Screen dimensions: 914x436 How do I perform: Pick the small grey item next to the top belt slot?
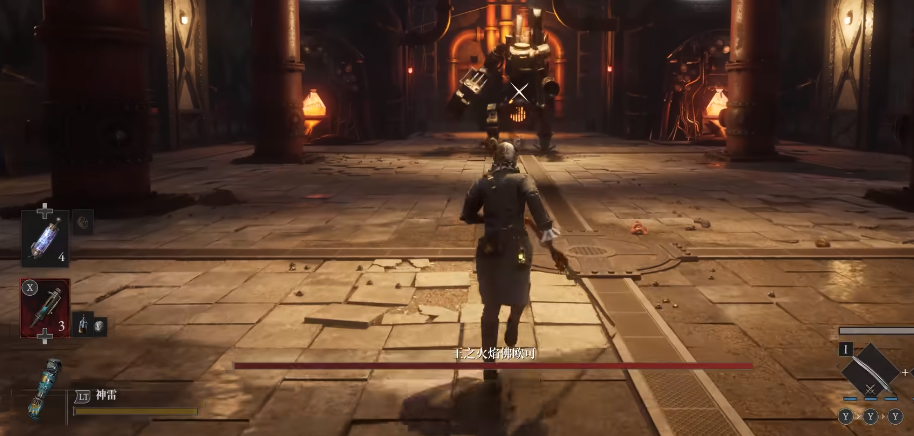[82, 222]
